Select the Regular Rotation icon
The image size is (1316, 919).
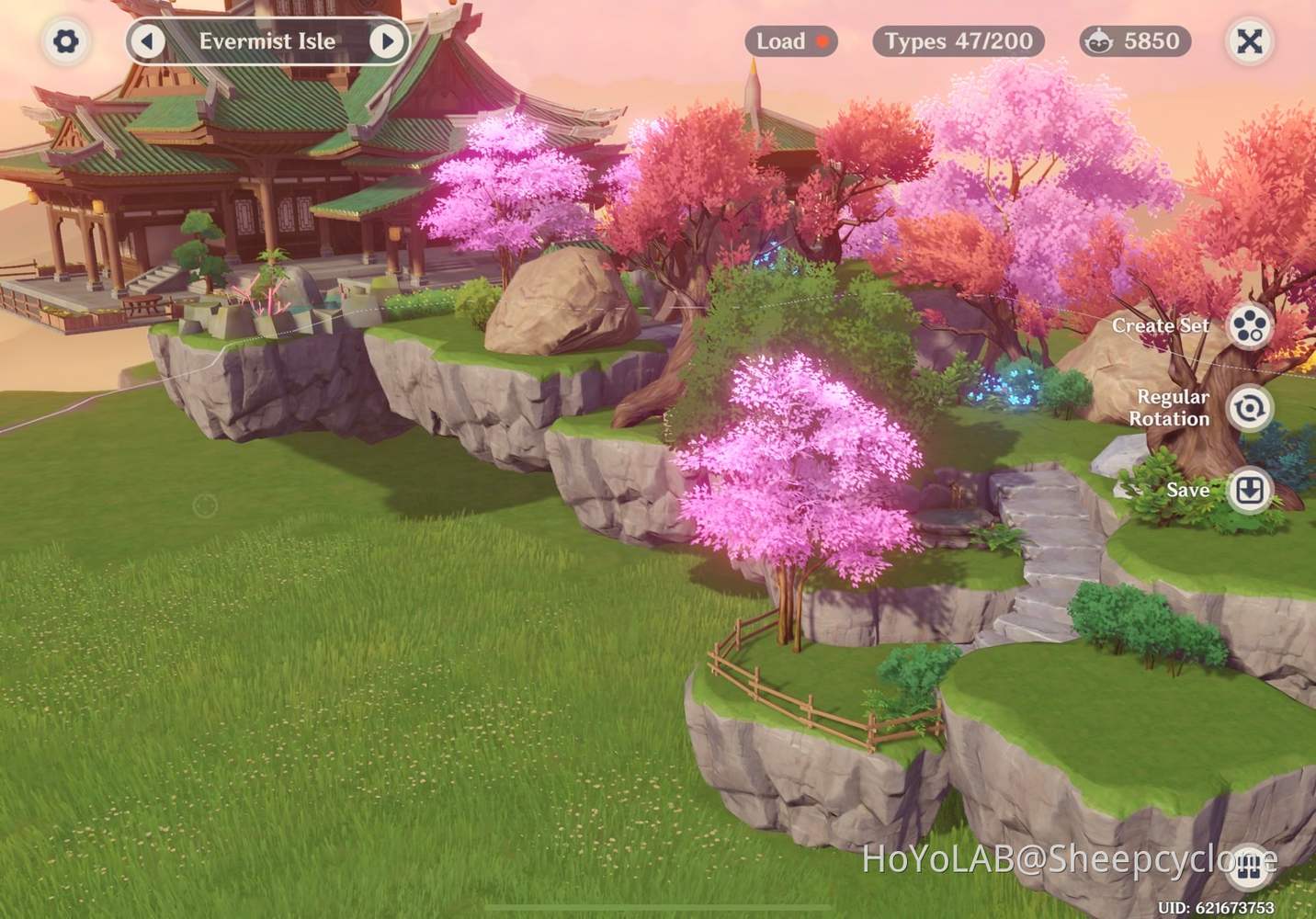click(1248, 408)
